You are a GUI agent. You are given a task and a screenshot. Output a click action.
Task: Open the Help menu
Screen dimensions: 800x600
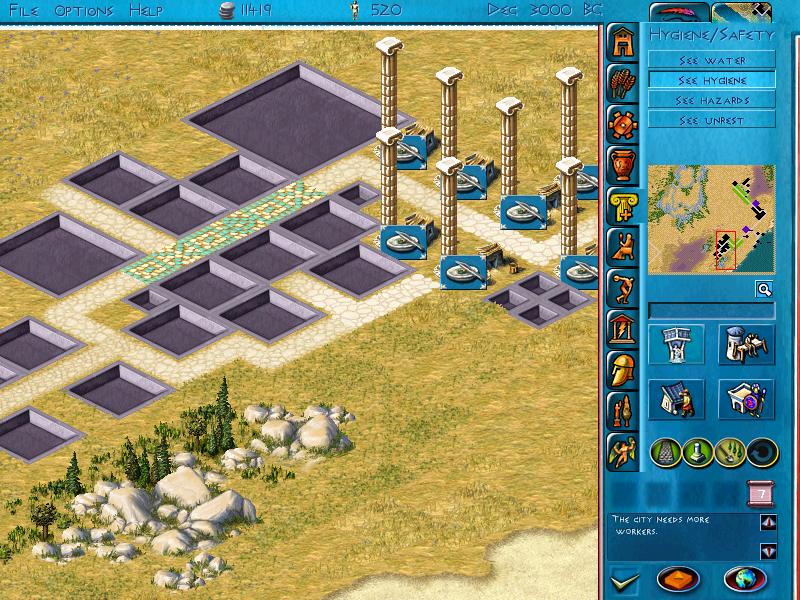(x=146, y=10)
